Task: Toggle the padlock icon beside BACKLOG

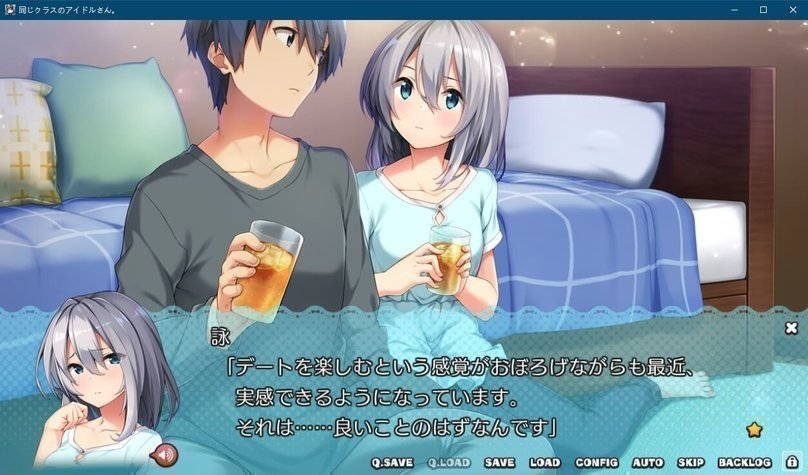Action: (x=792, y=462)
